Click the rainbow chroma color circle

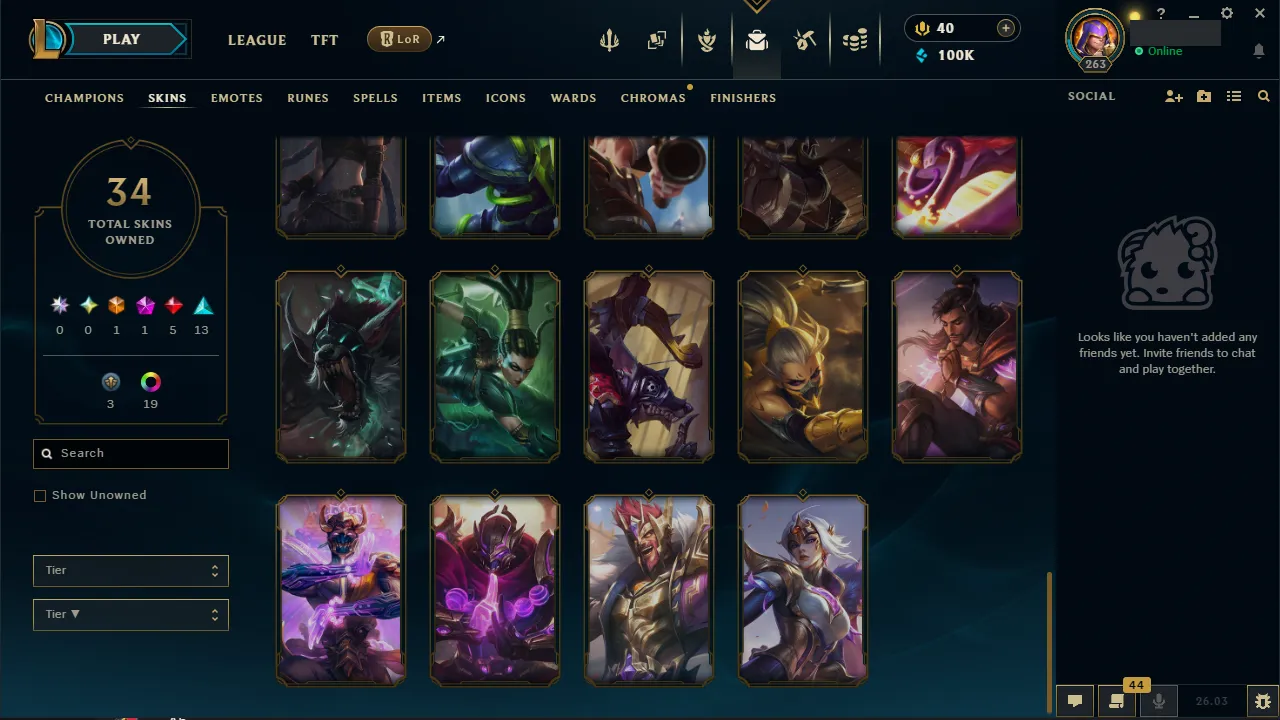tap(150, 381)
